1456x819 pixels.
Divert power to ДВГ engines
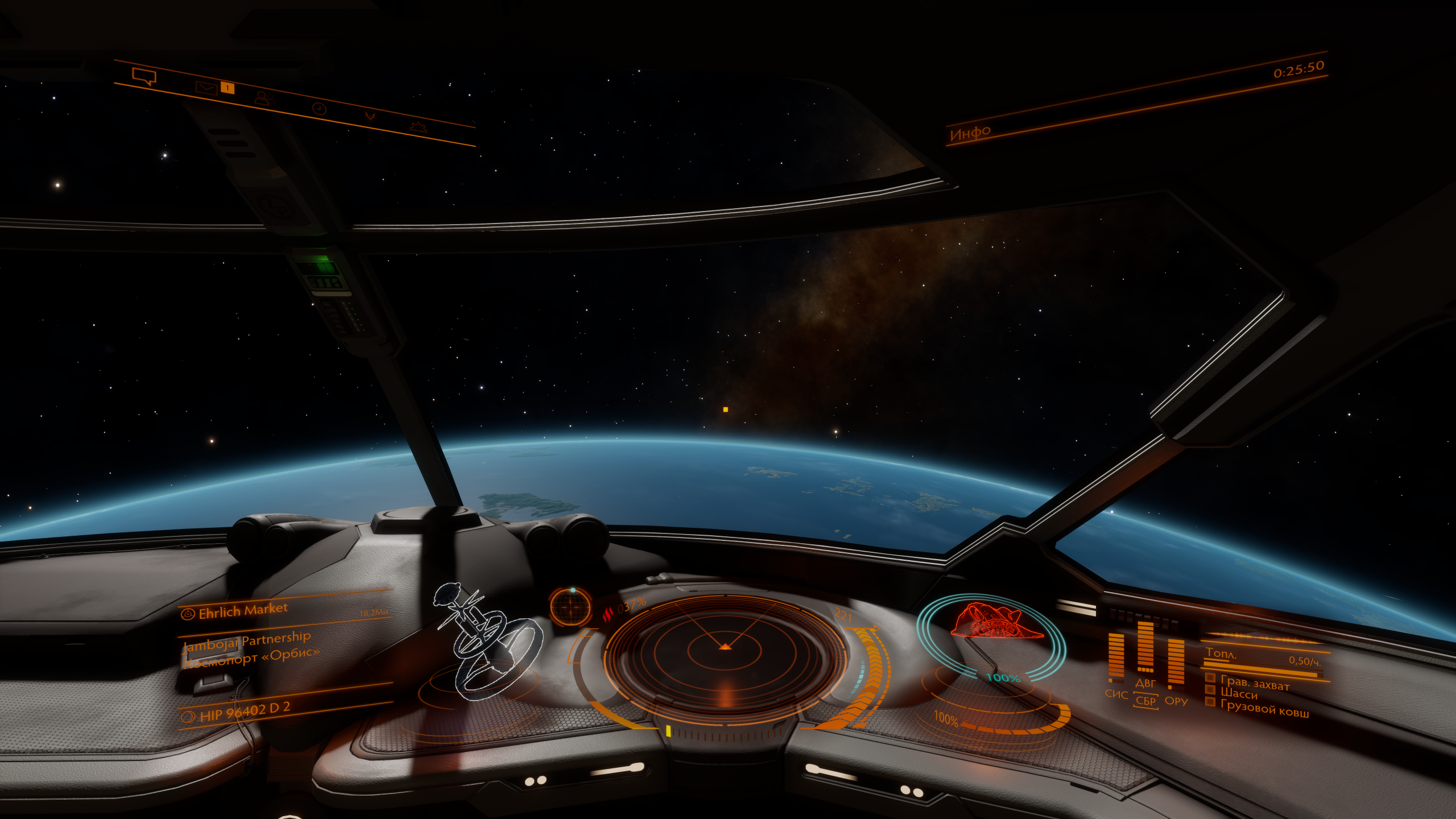pyautogui.click(x=1145, y=682)
